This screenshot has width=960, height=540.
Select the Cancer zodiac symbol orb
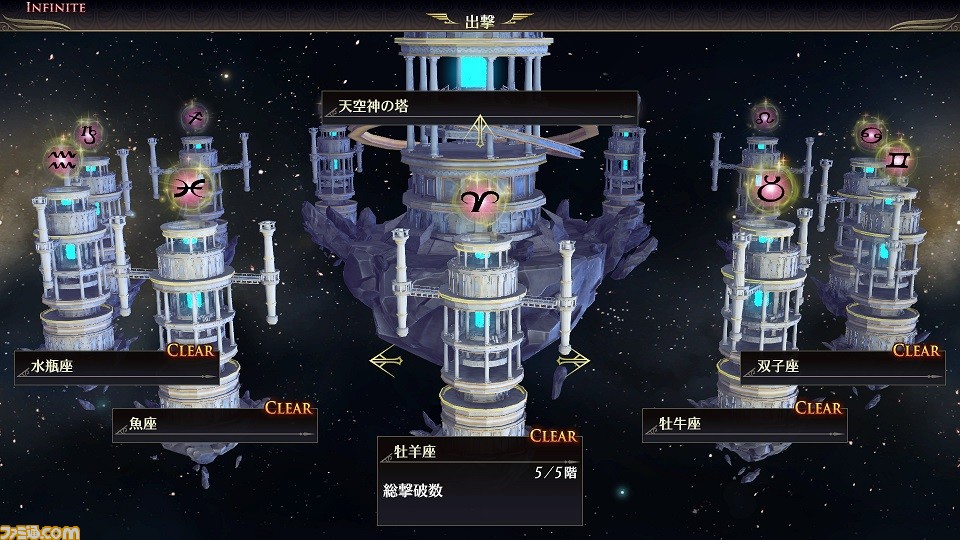coord(868,133)
